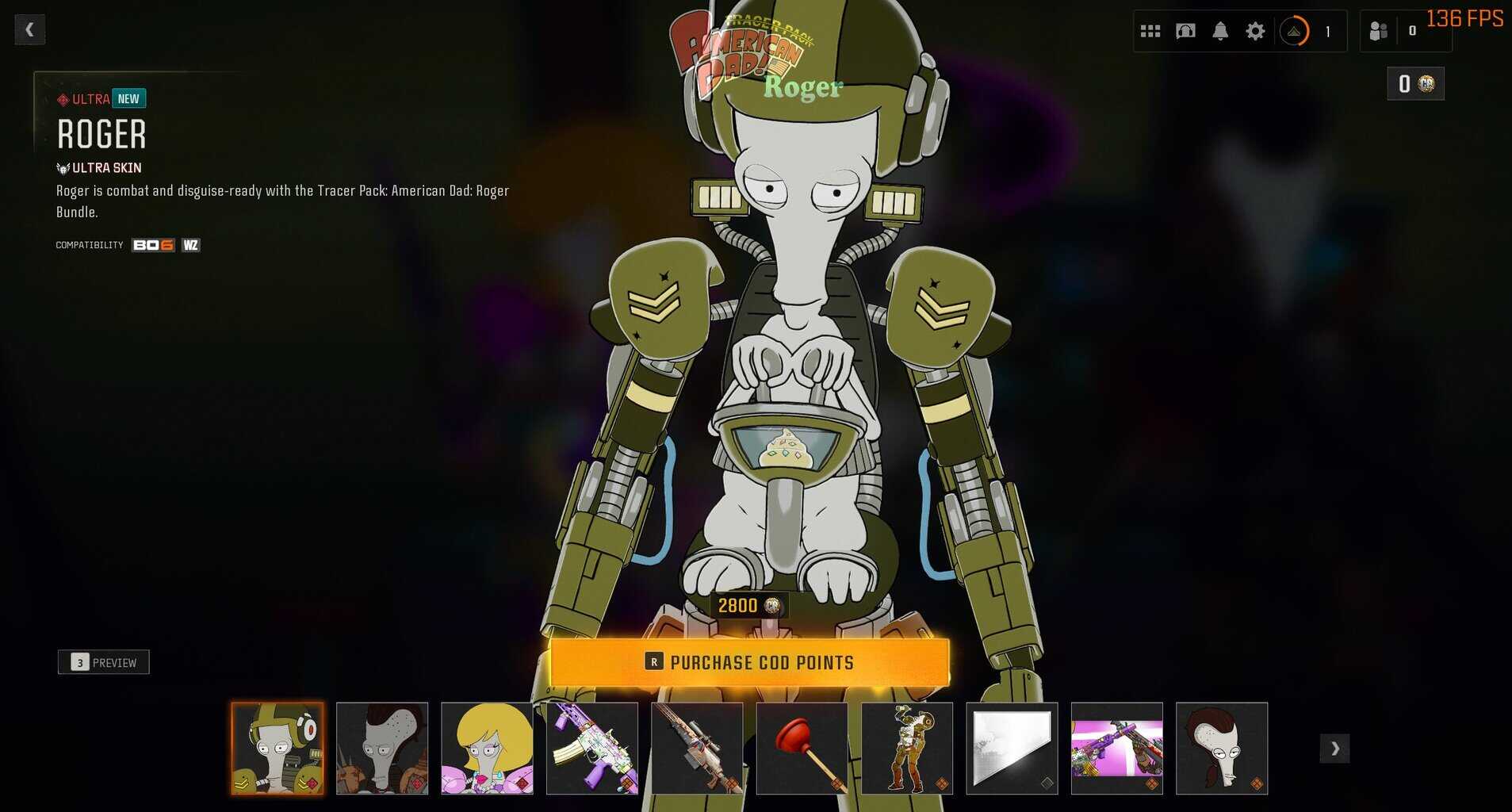
Task: Expand the bundle items list rightward
Action: pyautogui.click(x=1334, y=748)
